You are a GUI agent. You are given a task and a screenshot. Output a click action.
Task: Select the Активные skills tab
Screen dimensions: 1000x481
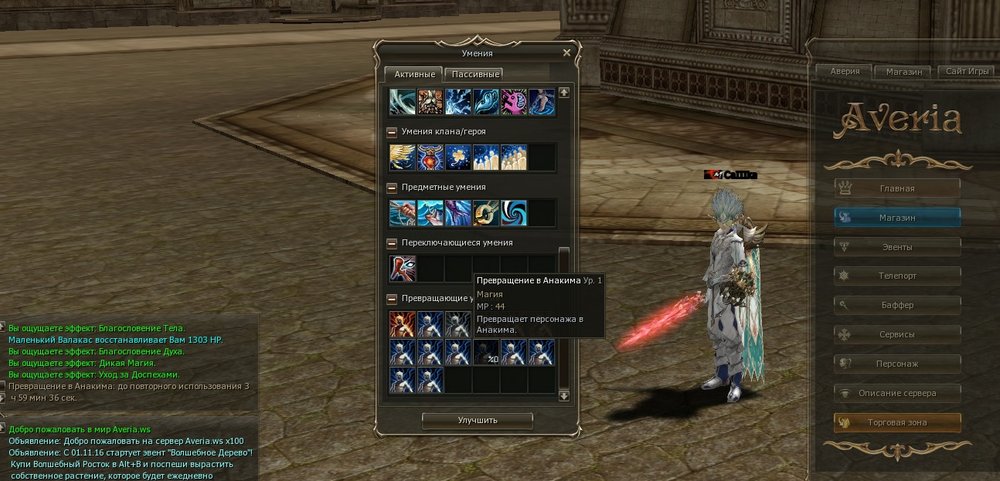(x=415, y=74)
